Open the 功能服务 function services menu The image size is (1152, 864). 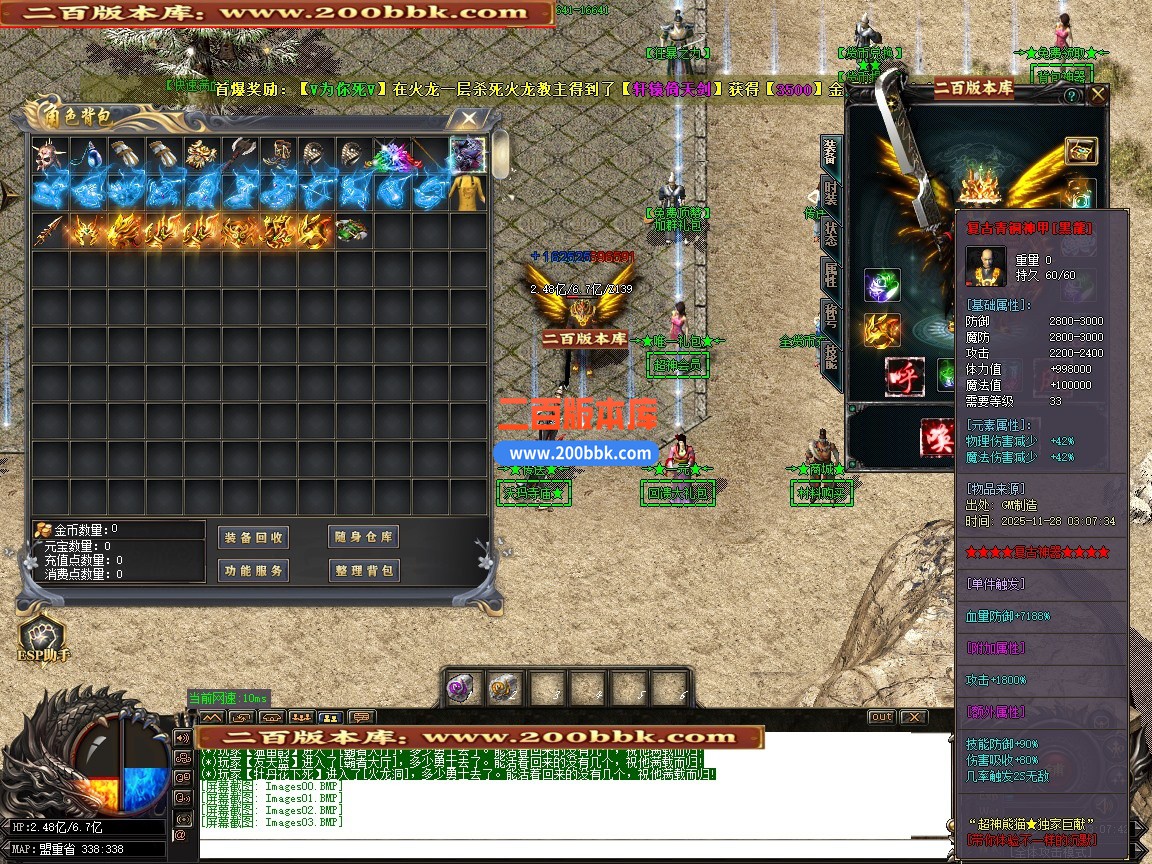click(x=252, y=571)
